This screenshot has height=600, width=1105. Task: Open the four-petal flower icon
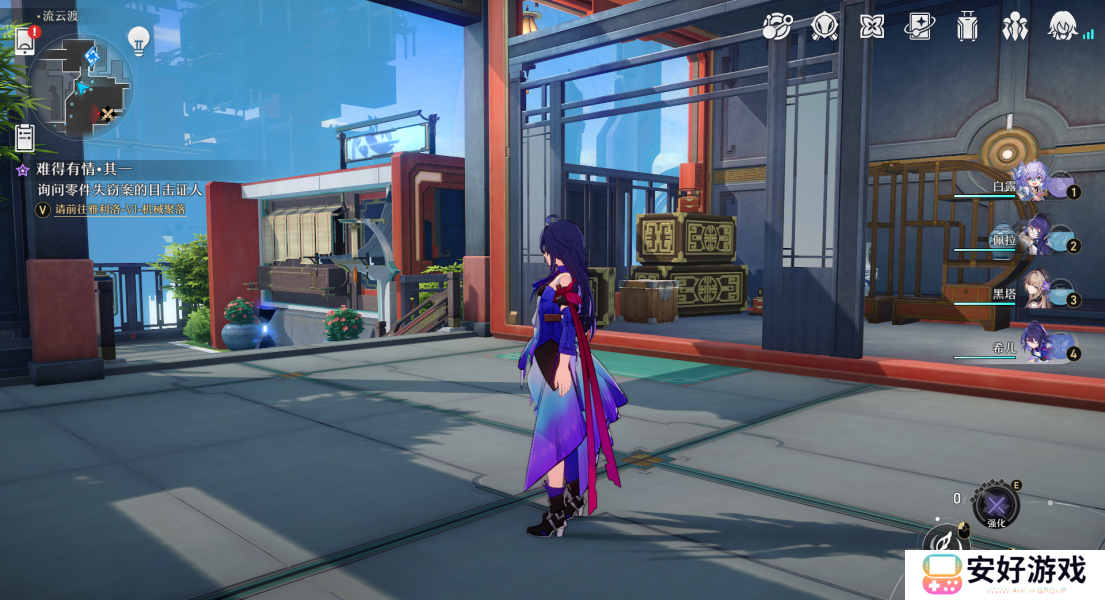pos(872,27)
